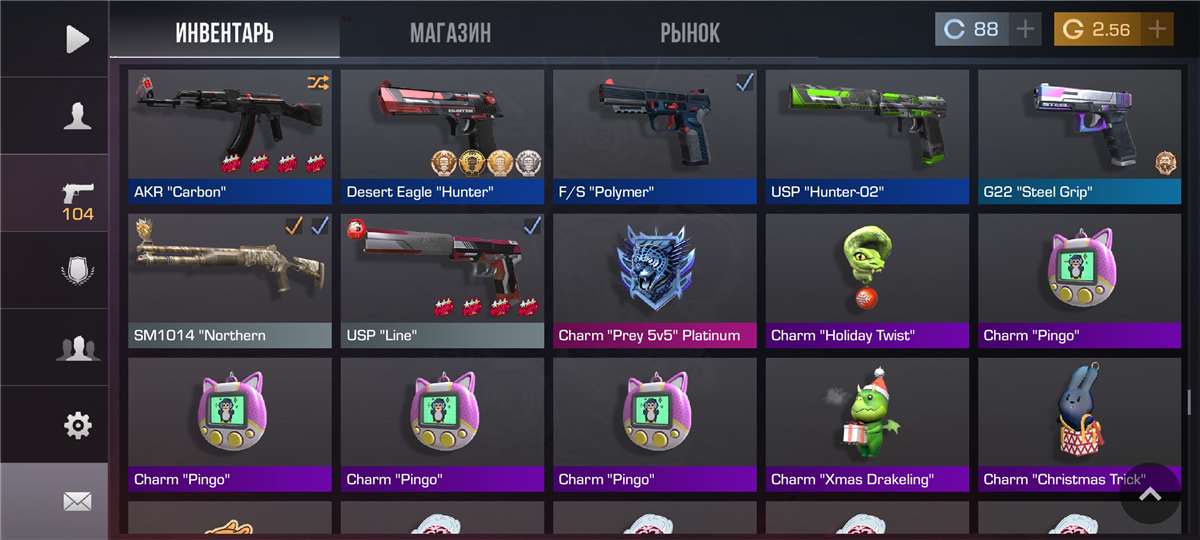Tap the play arrow in the sidebar
1200x540 pixels.
[x=77, y=39]
